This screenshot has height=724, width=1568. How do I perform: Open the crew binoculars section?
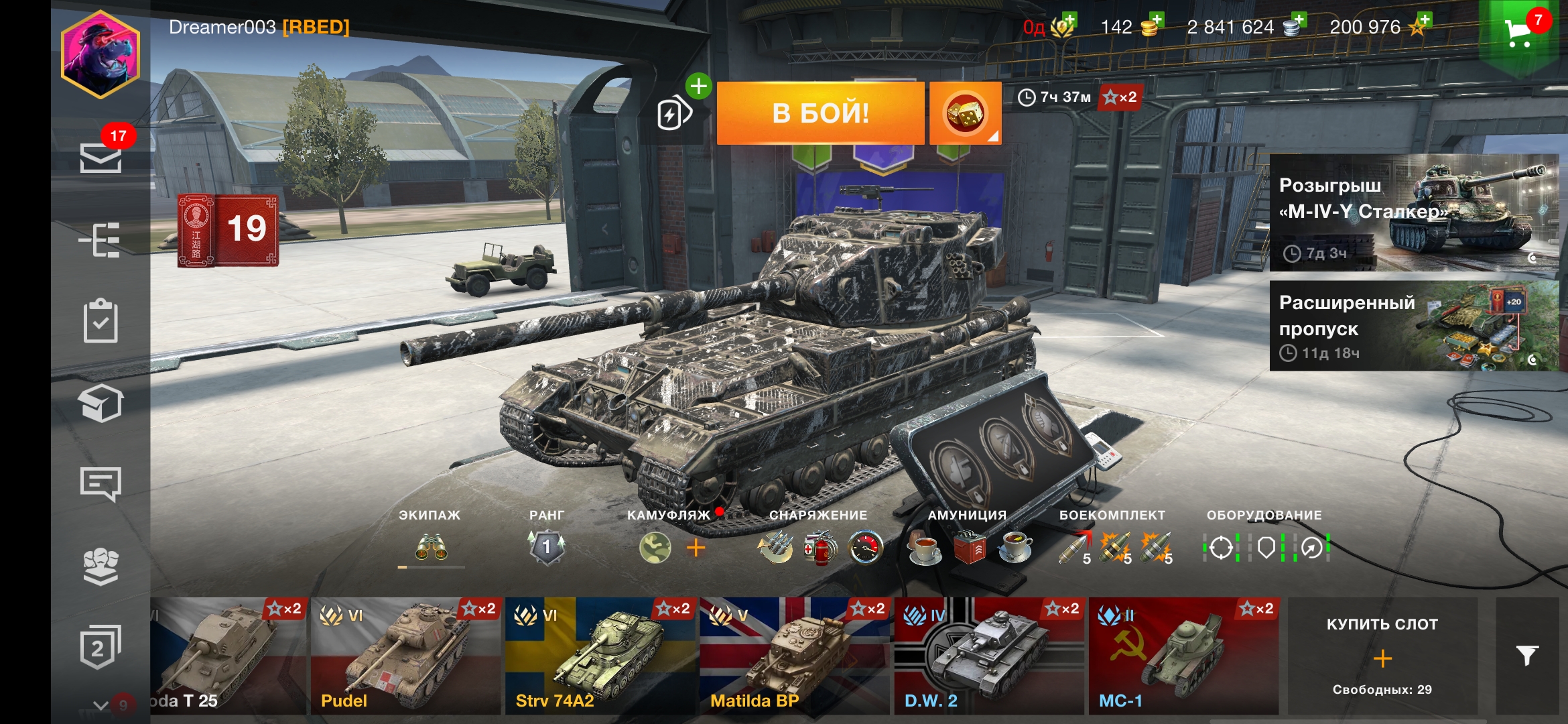tap(431, 548)
